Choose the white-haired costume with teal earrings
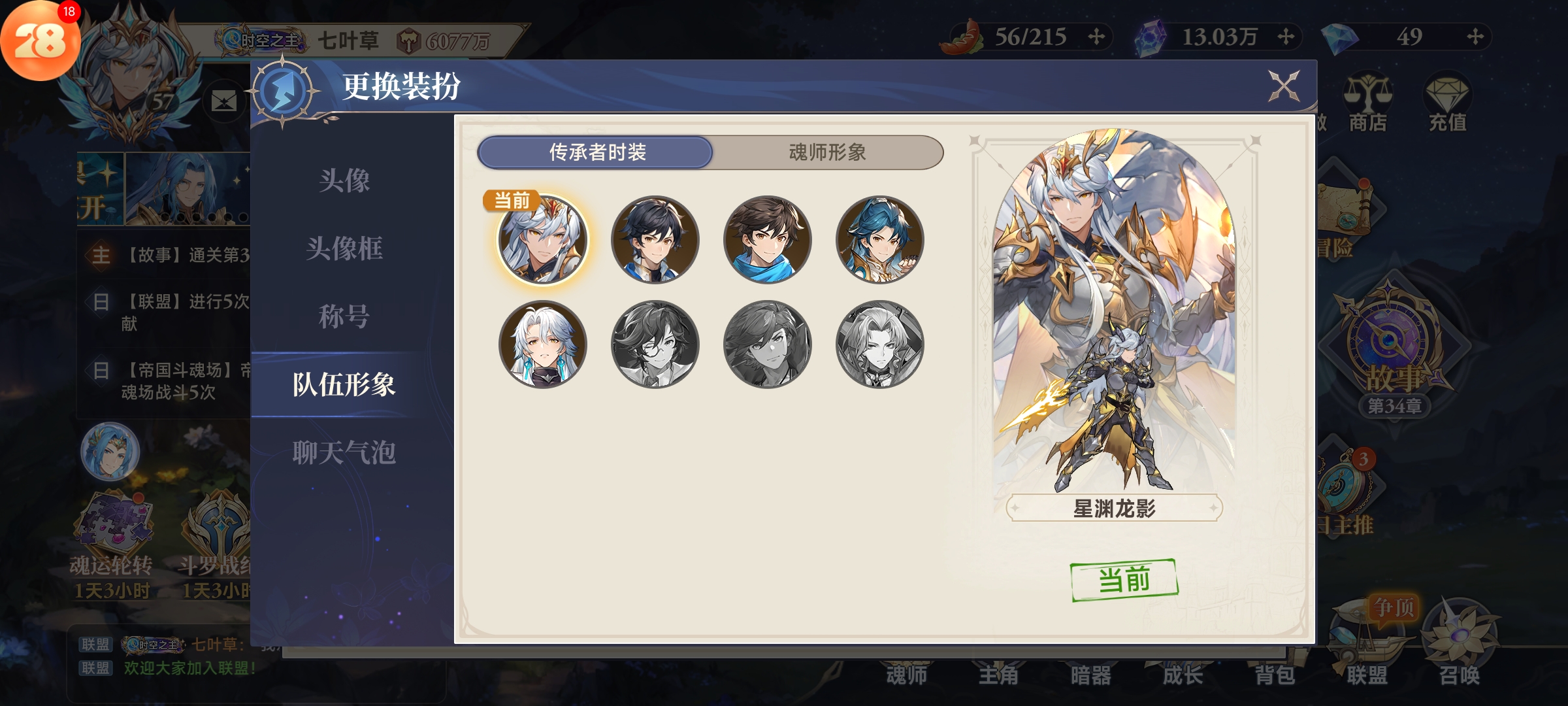Viewport: 1568px width, 706px height. (542, 345)
